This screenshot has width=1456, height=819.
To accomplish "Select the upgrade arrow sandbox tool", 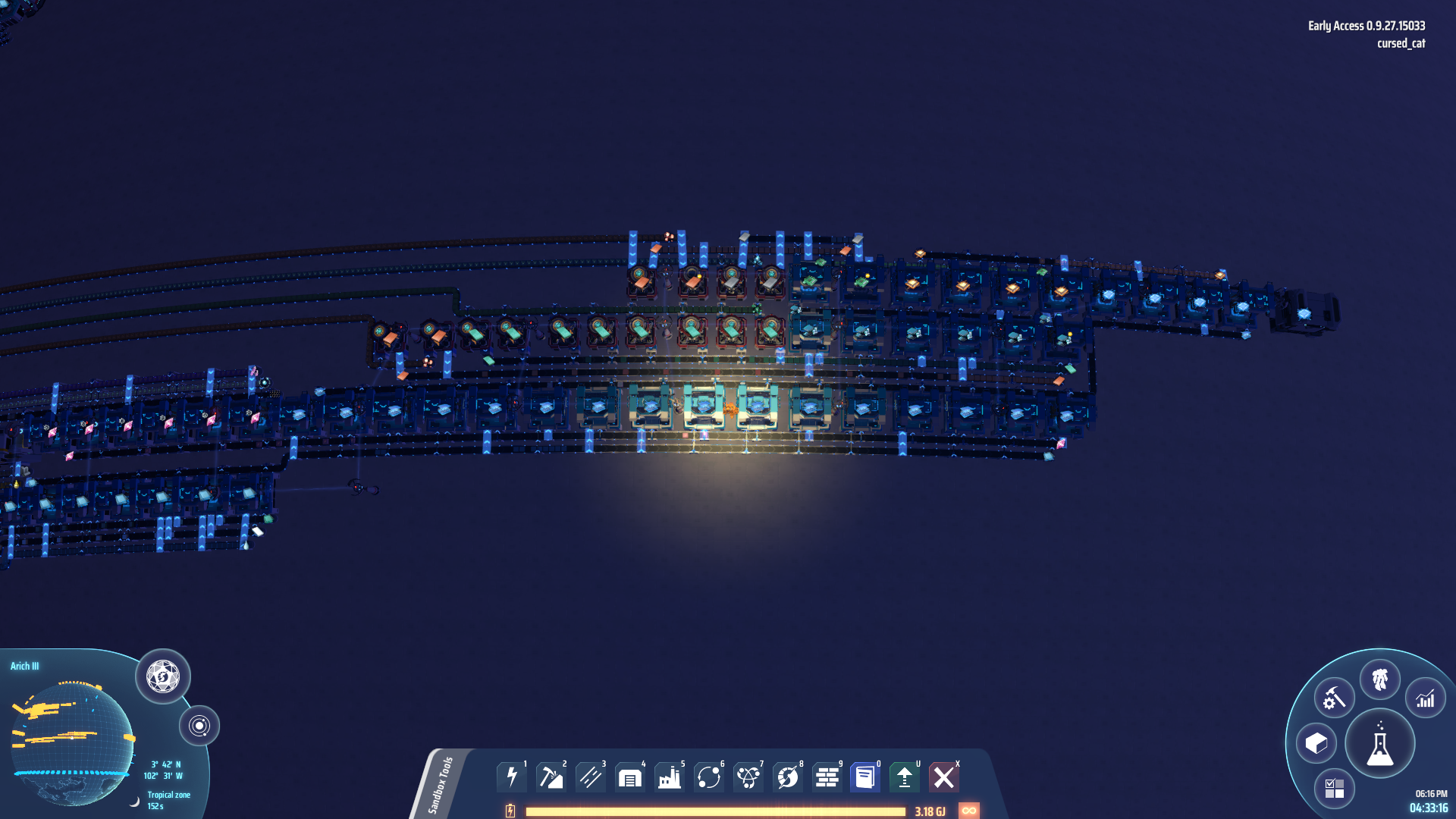I will [x=903, y=777].
